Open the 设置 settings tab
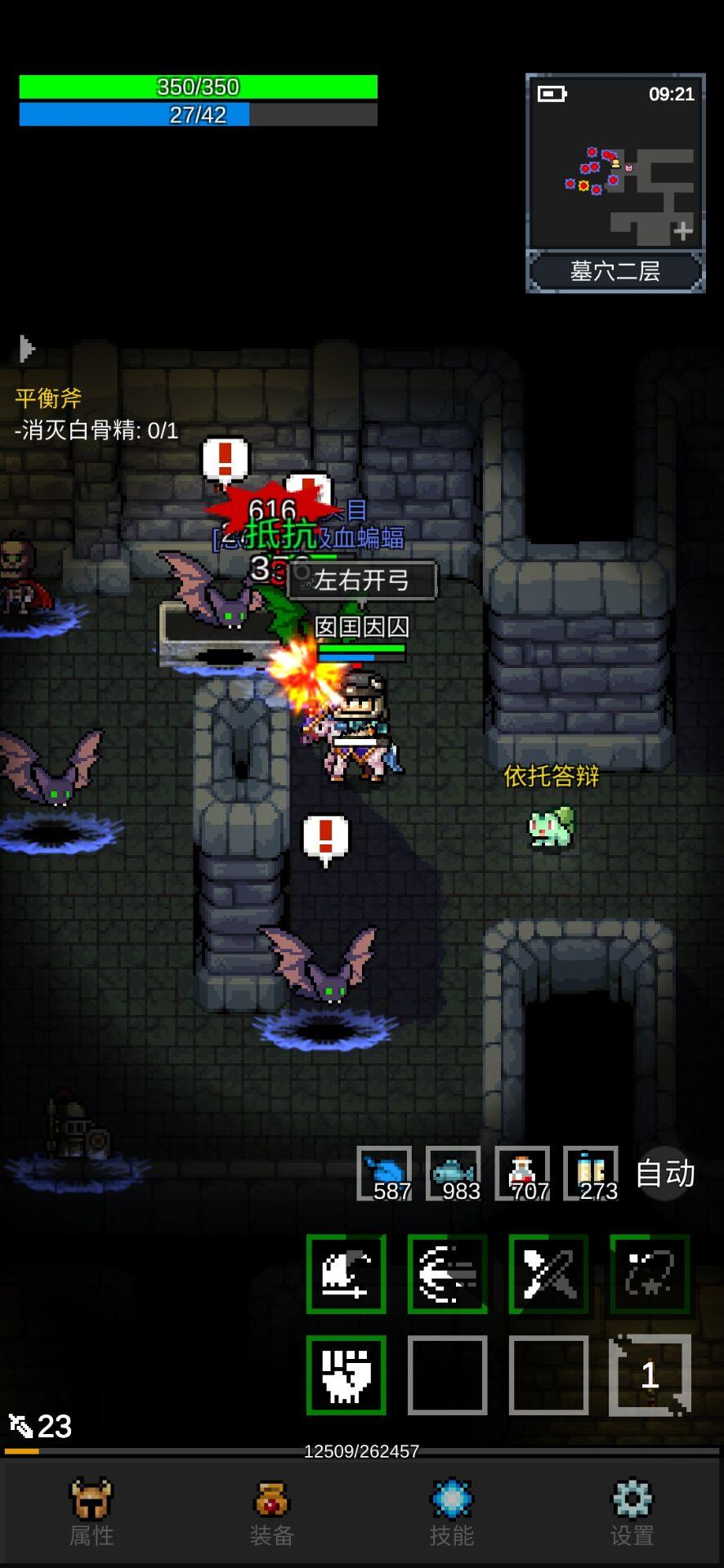 (632, 1512)
